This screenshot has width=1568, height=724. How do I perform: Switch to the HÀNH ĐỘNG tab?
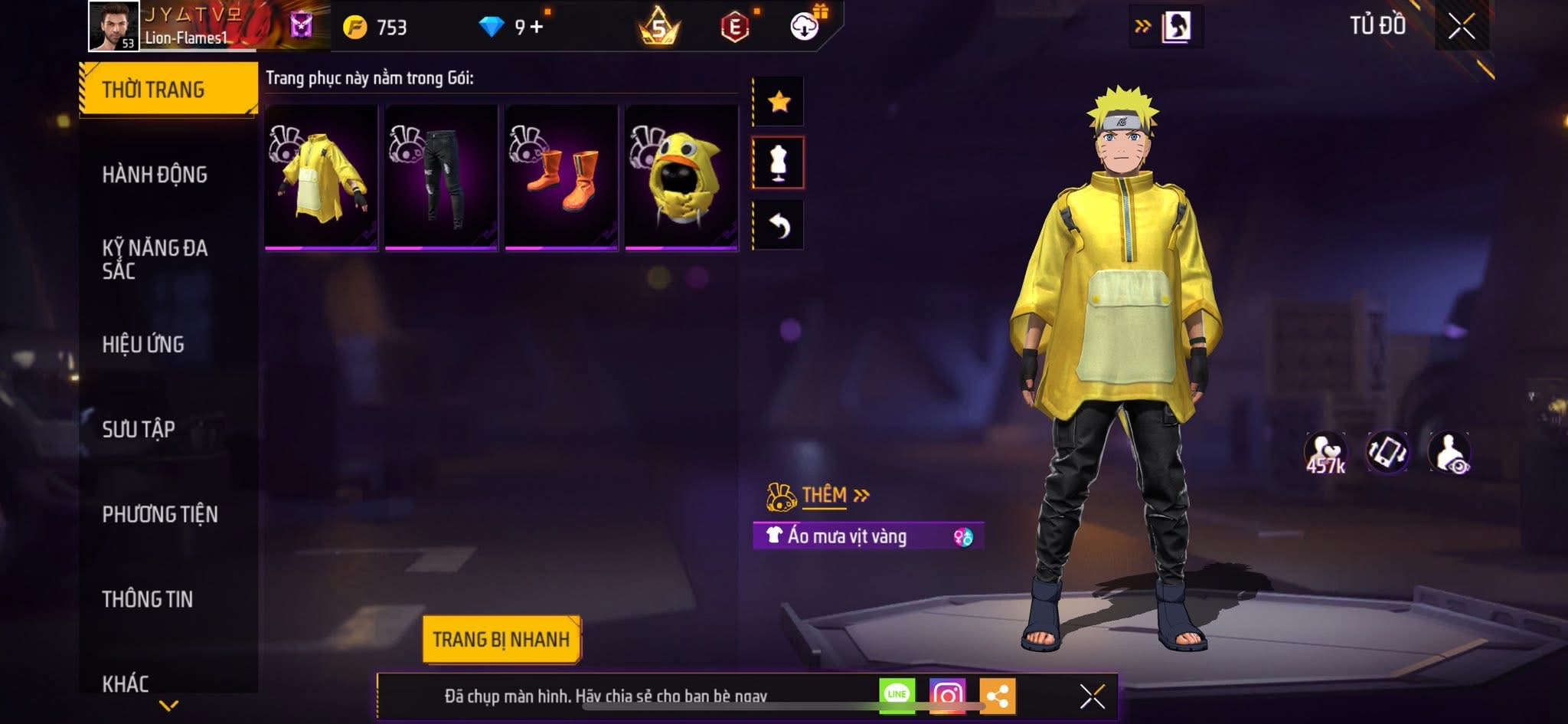coord(156,175)
